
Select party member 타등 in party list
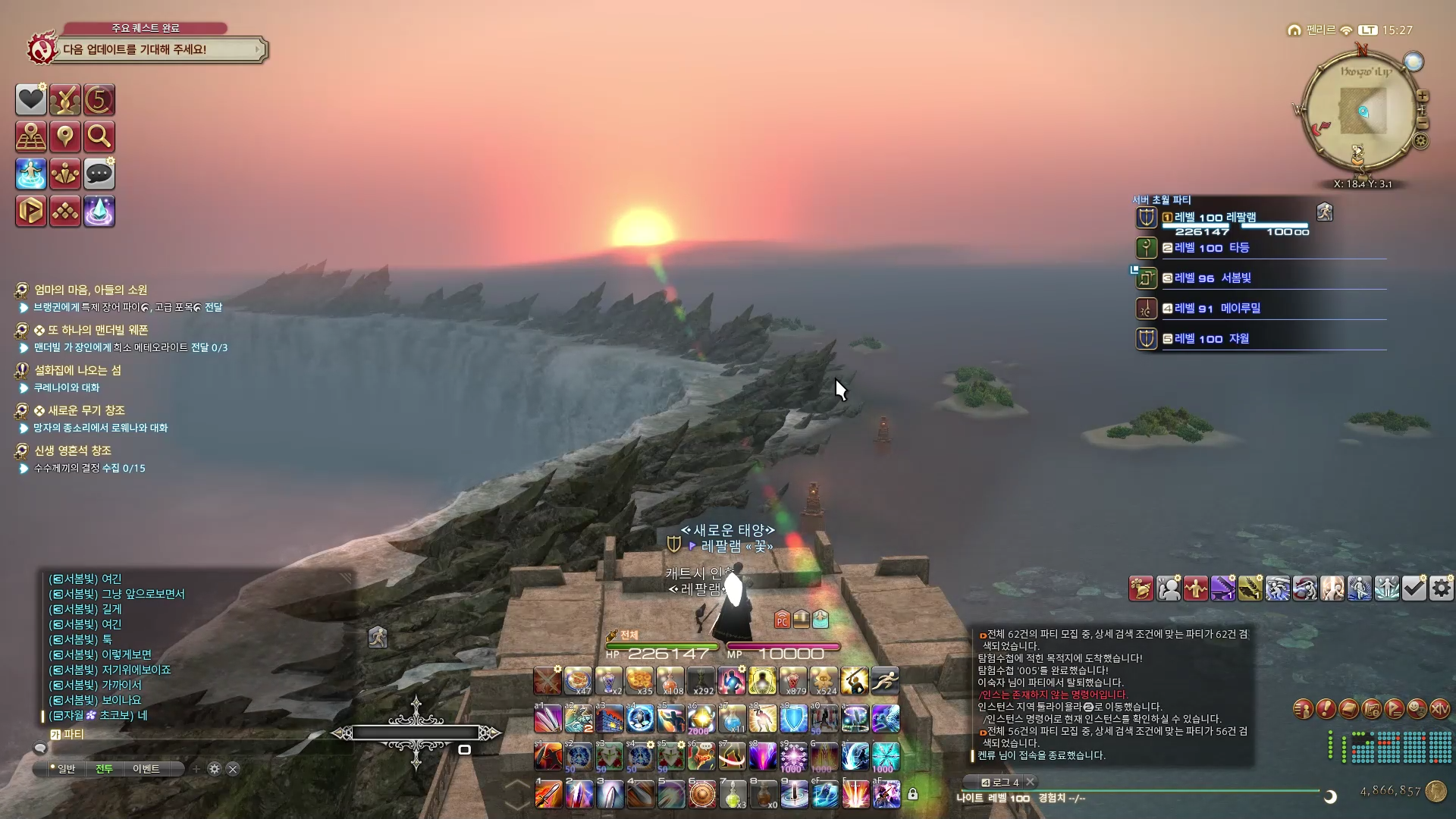[1238, 248]
